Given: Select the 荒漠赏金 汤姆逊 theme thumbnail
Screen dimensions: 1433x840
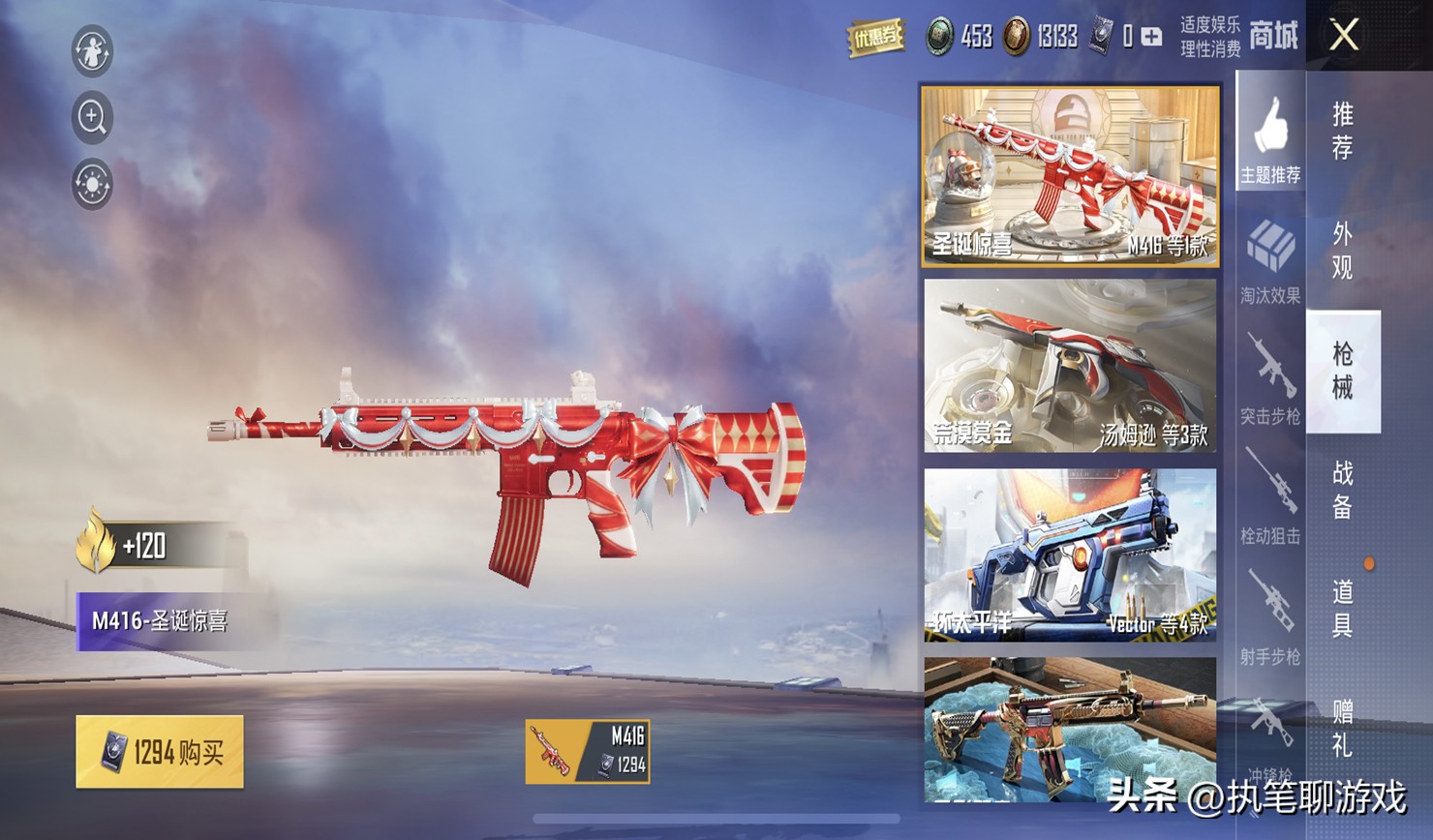Looking at the screenshot, I should click(1070, 365).
